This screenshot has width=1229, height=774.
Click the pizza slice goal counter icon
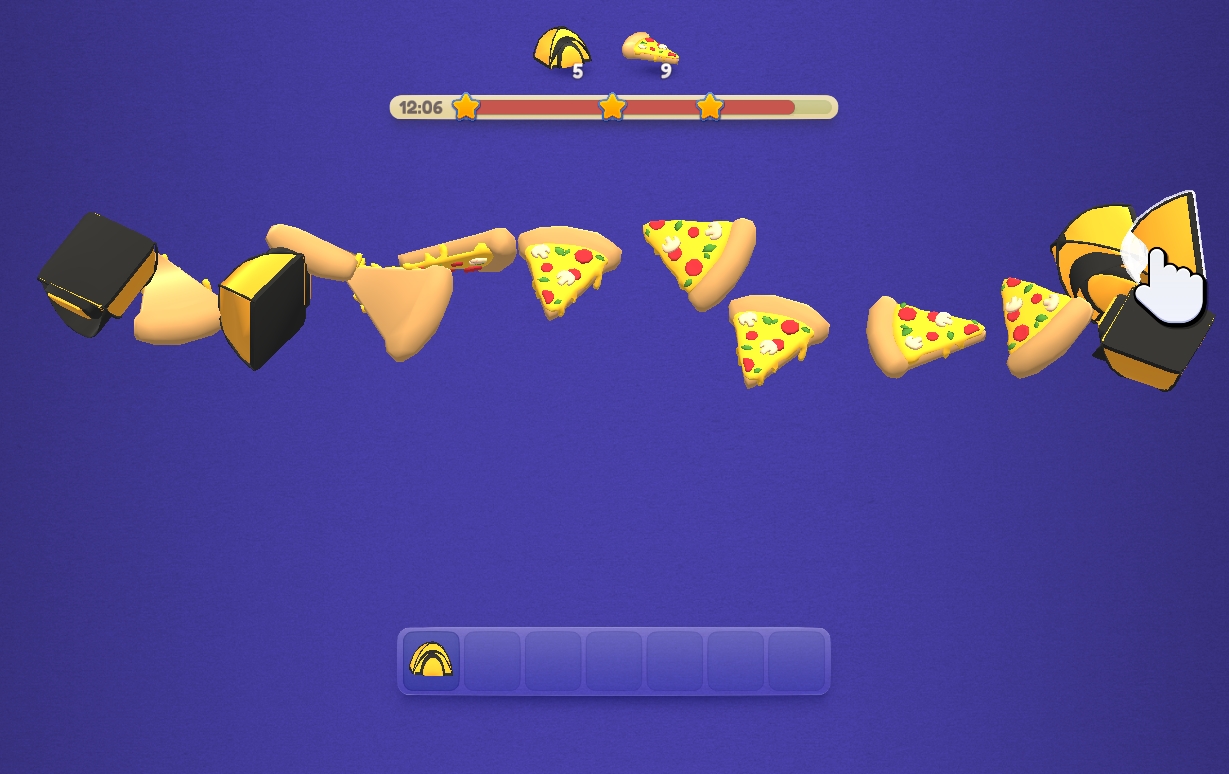tap(649, 48)
